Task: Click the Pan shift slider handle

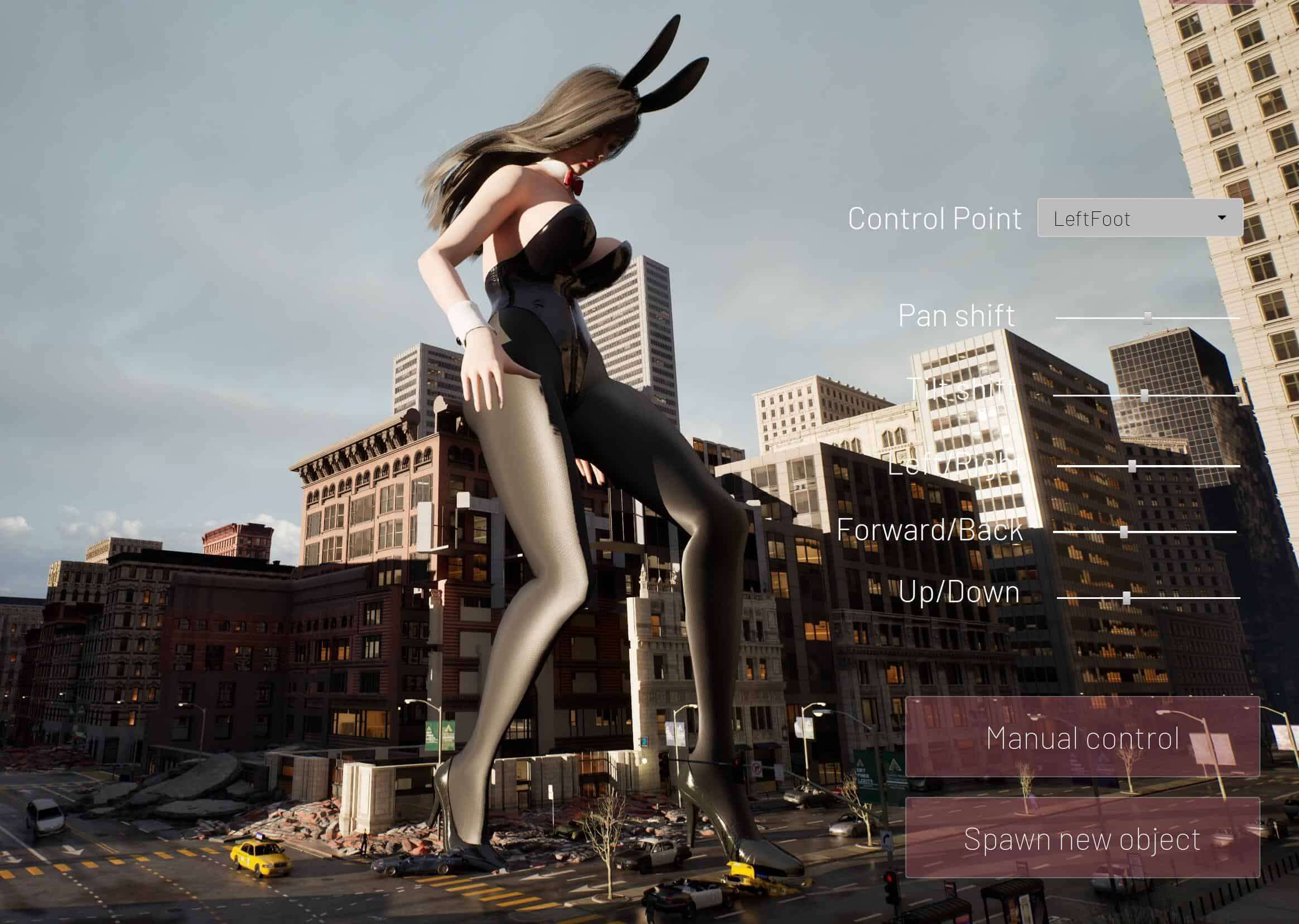Action: (1148, 317)
